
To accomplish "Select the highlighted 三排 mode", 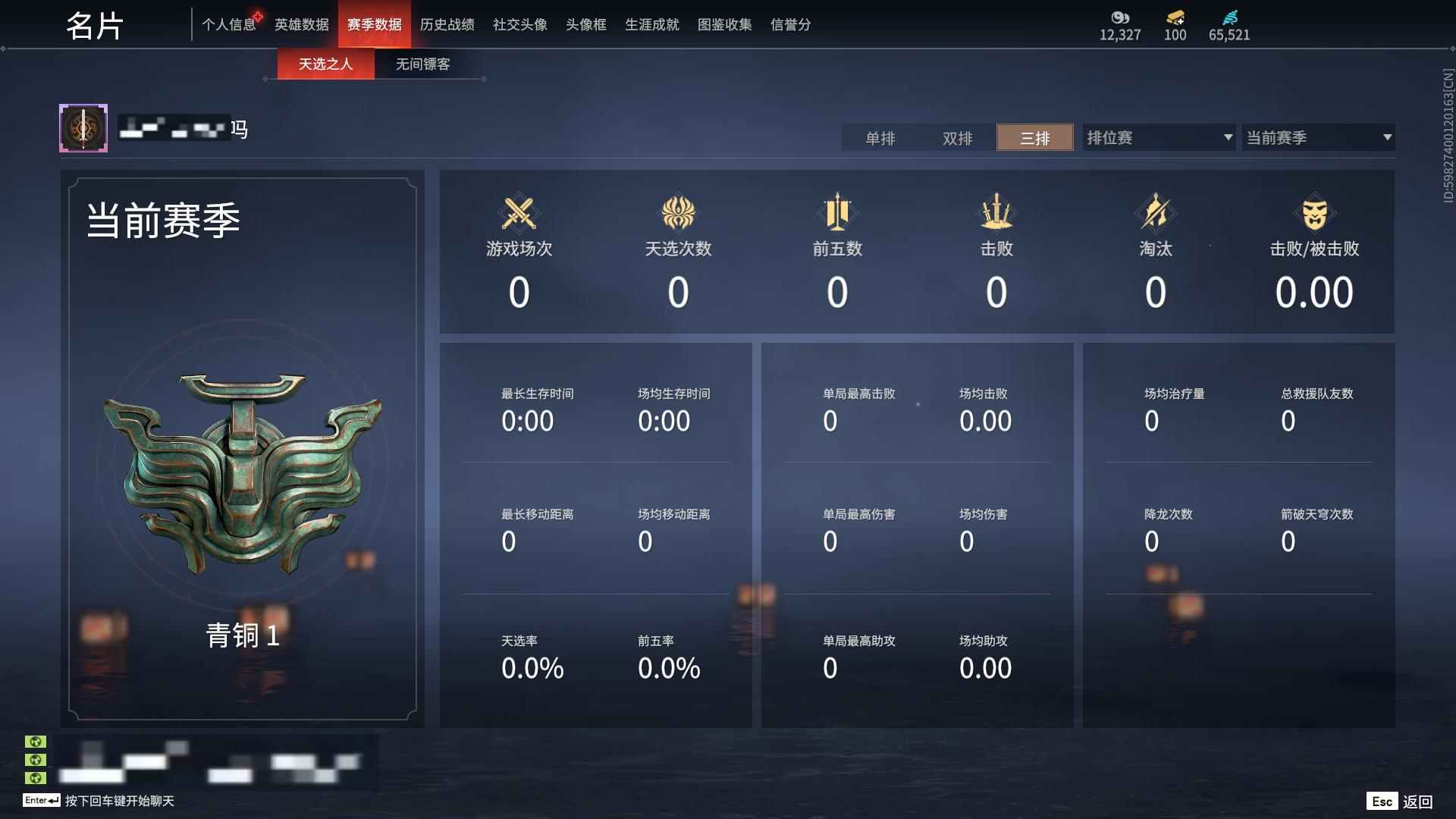I will pyautogui.click(x=1034, y=138).
